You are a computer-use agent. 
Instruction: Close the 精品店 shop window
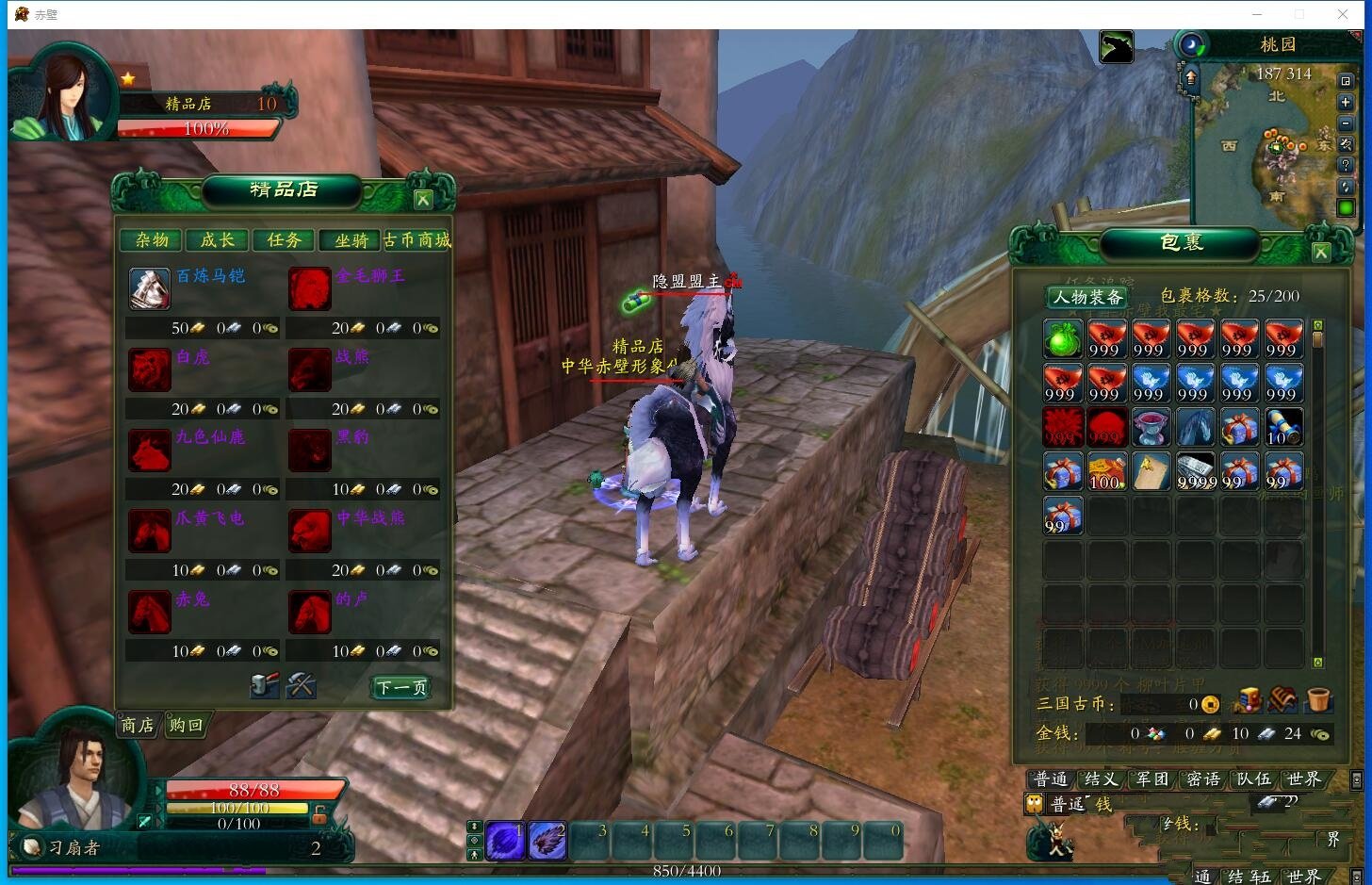pos(423,199)
